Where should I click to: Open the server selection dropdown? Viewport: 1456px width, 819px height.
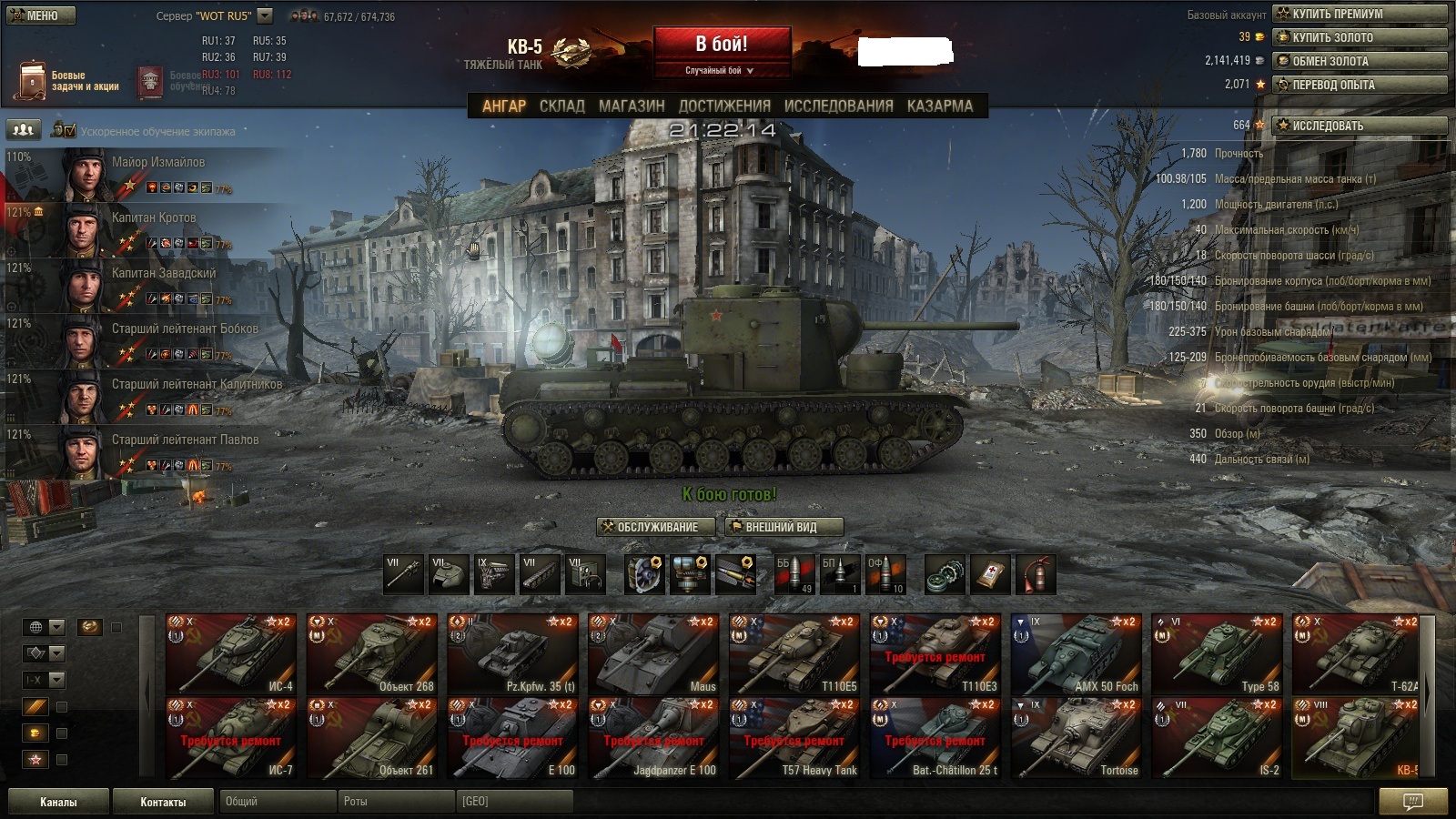tap(265, 15)
